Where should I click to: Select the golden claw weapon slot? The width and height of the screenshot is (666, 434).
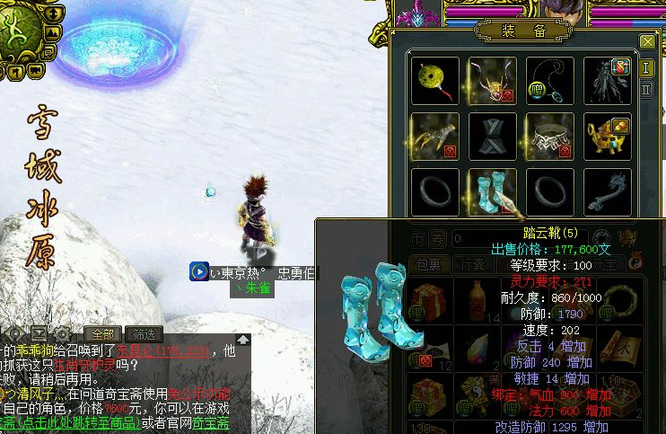pos(435,135)
